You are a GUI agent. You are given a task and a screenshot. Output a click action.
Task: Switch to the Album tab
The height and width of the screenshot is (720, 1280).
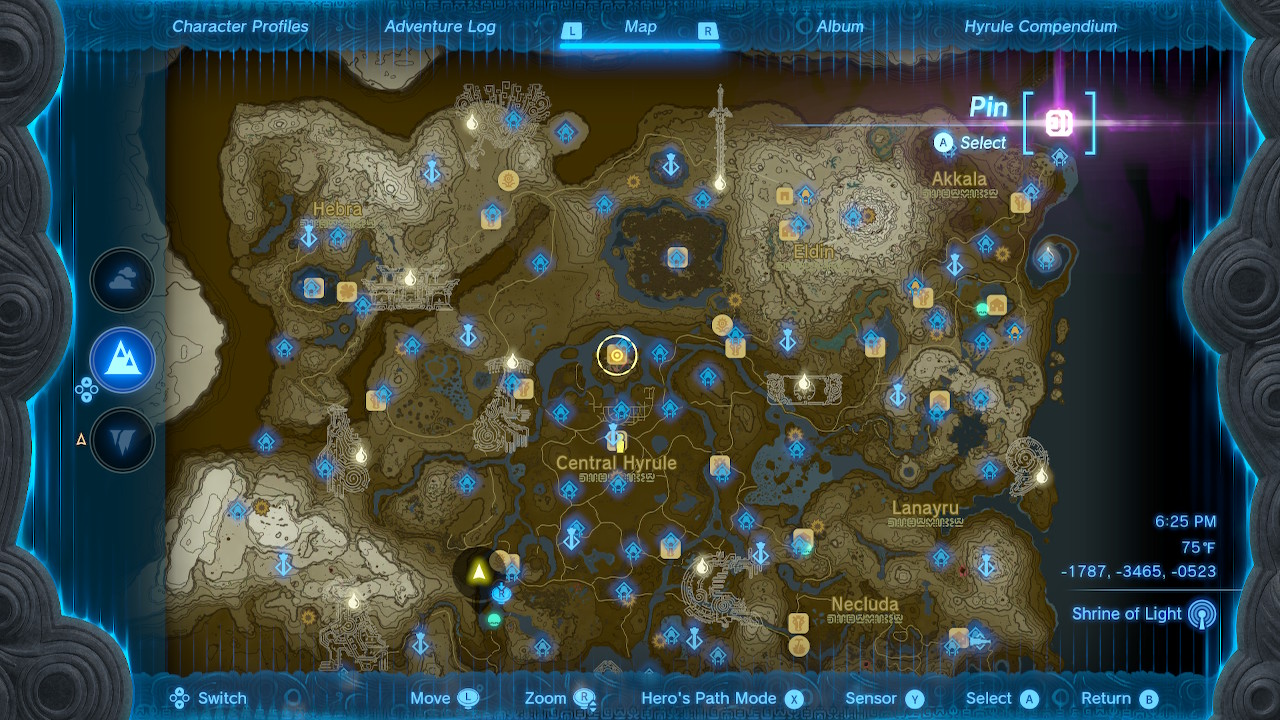841,27
